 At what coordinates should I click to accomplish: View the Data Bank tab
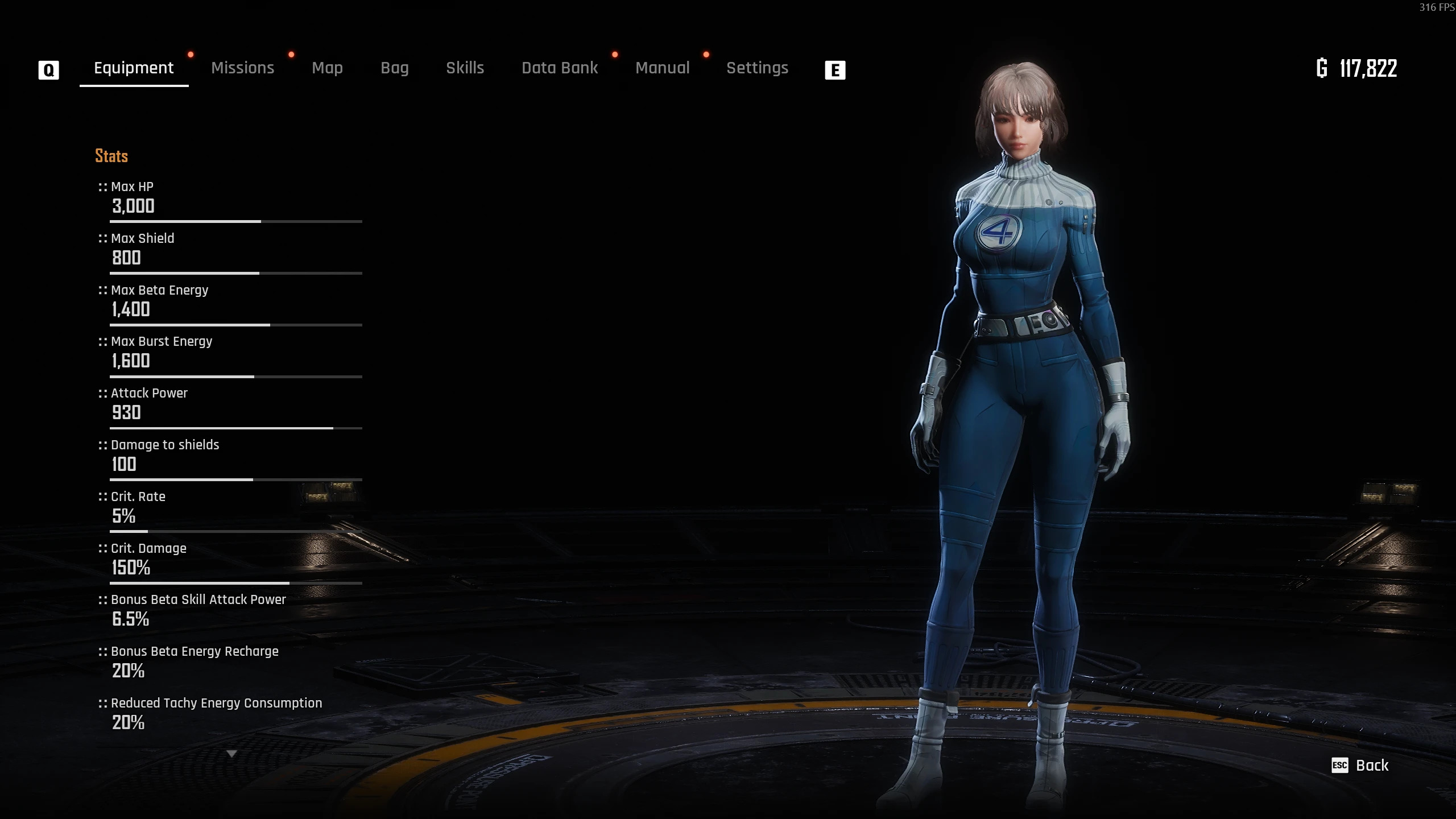(x=560, y=68)
